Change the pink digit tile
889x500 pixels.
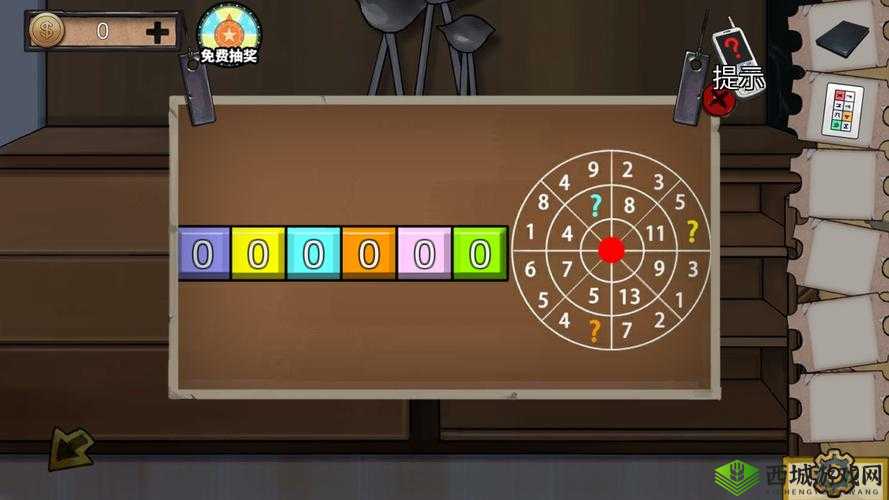[x=425, y=254]
